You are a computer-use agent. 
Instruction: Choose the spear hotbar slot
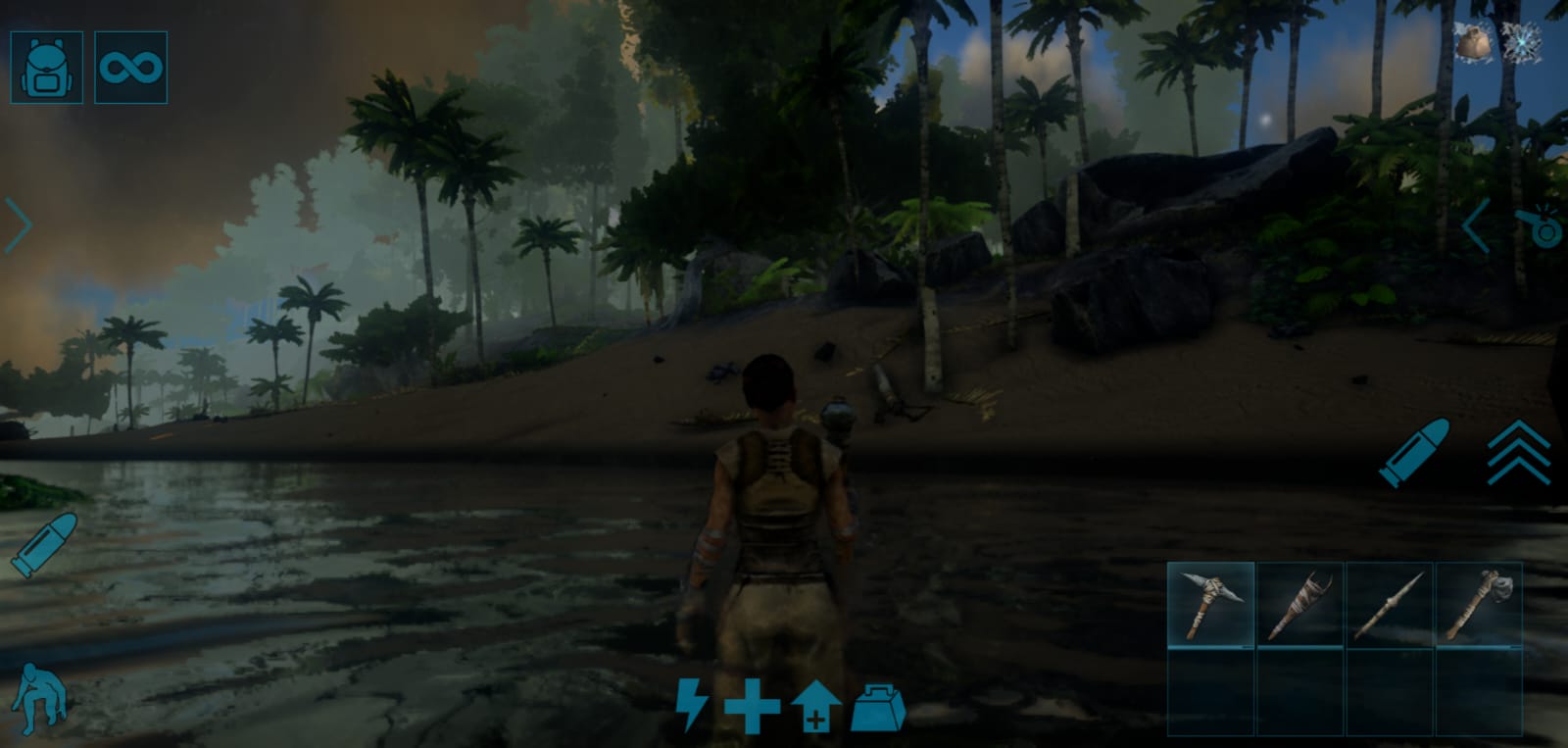pyautogui.click(x=1389, y=605)
